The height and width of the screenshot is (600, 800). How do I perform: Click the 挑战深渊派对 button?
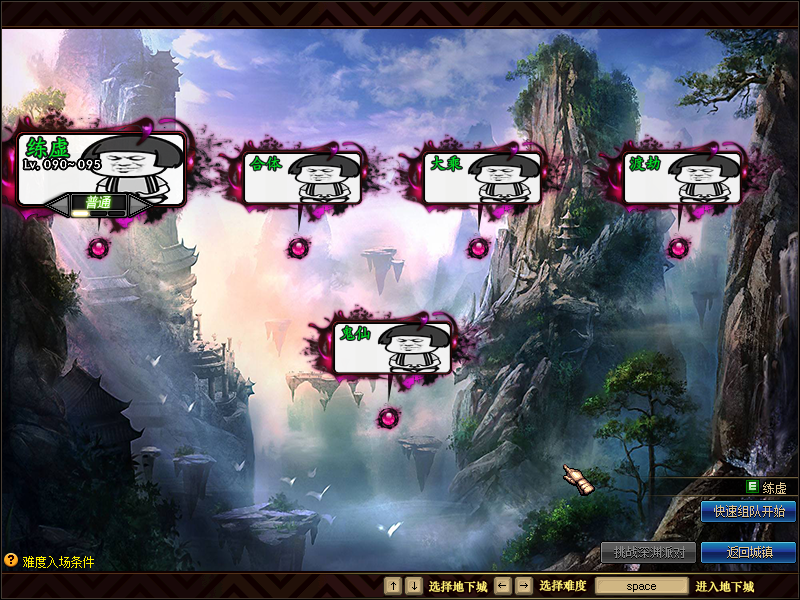click(648, 552)
